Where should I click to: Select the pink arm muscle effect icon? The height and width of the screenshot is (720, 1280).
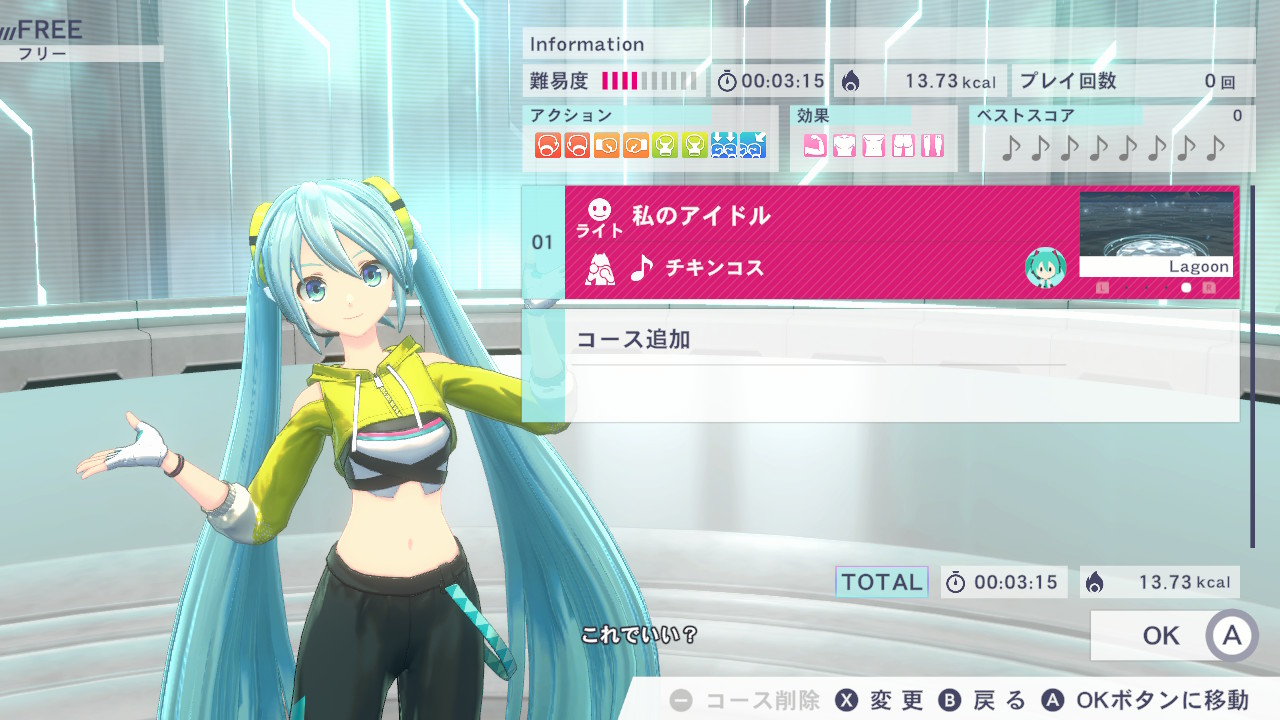click(814, 146)
